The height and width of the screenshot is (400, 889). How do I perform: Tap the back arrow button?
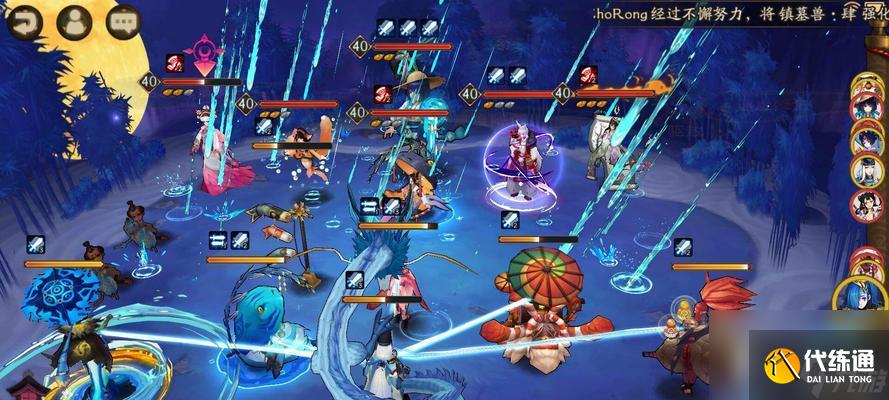click(20, 21)
